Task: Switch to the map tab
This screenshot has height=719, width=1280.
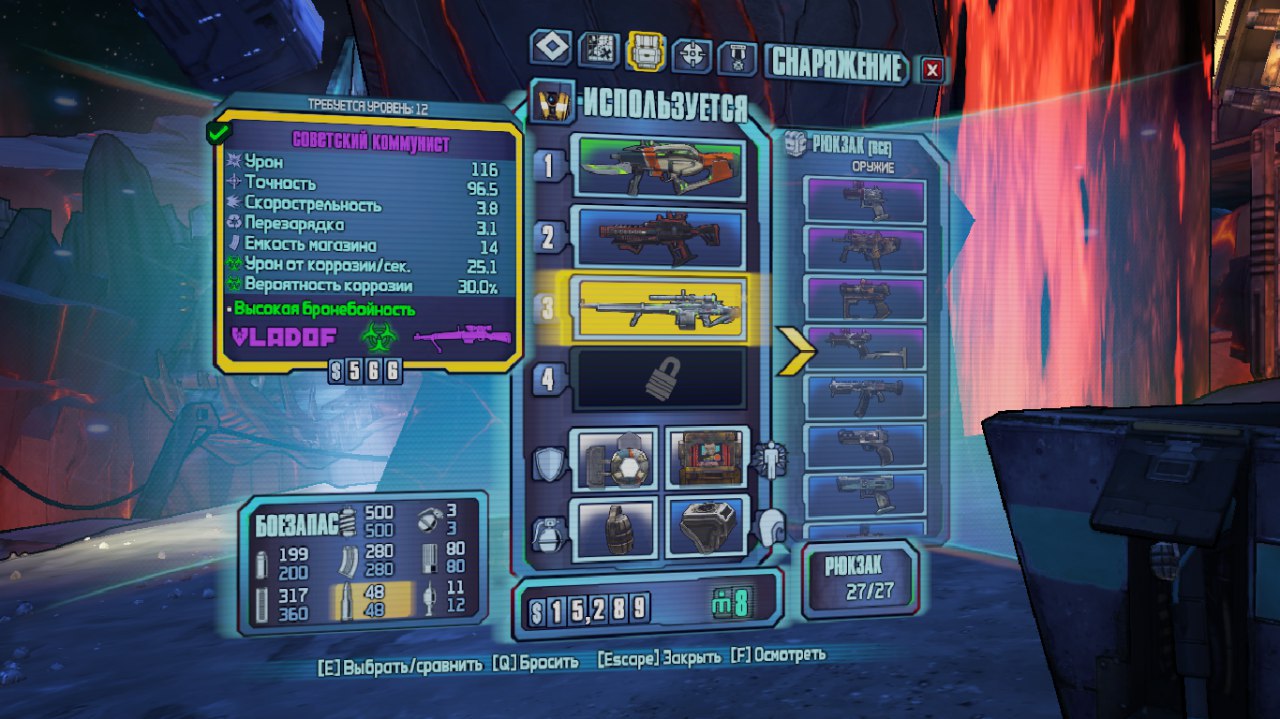Action: [x=599, y=48]
